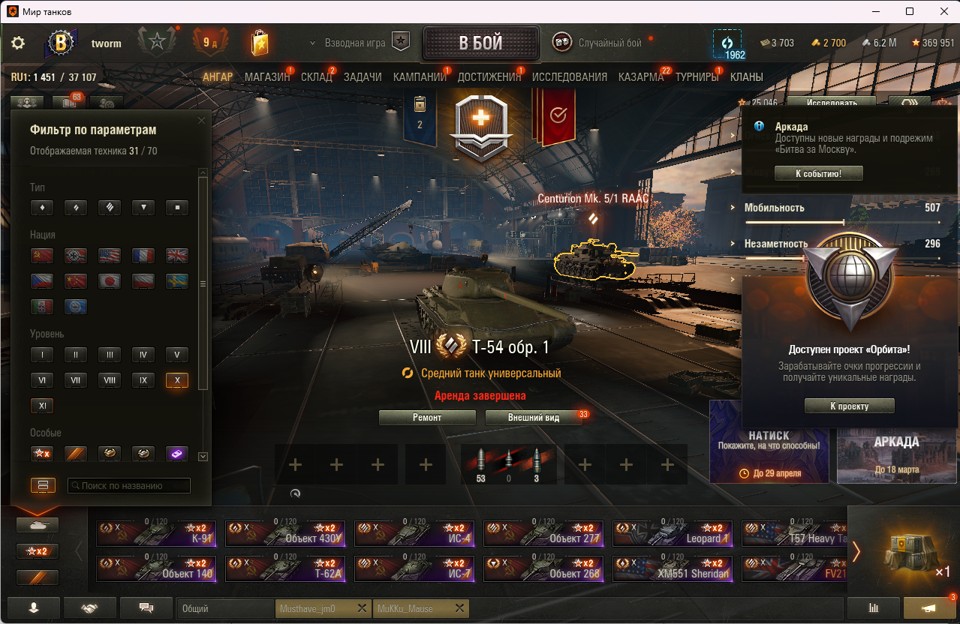The image size is (960, 624).
Task: Show the КЛАНЫ tab
Action: click(746, 77)
